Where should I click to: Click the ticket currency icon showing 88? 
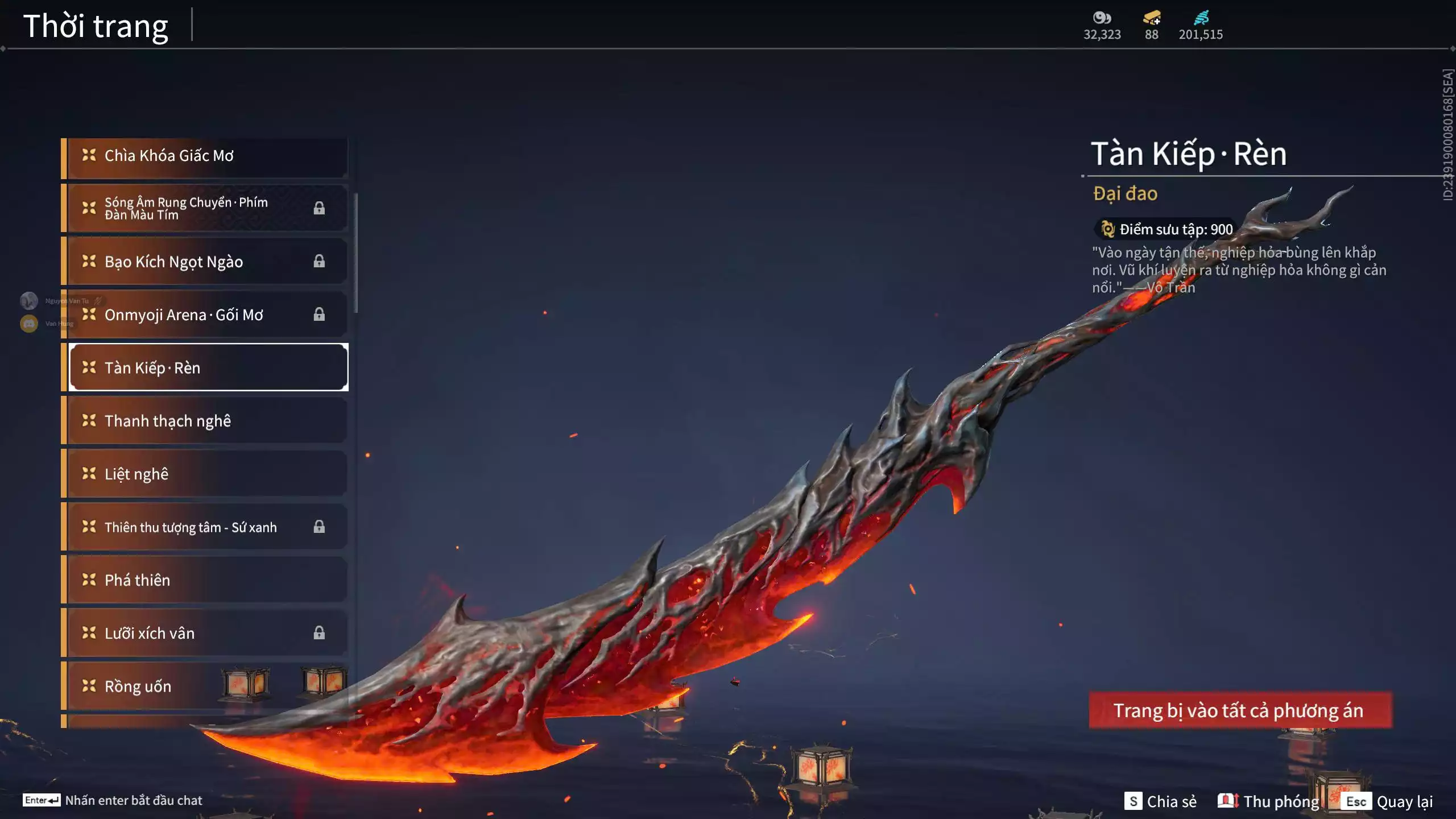point(1149,17)
